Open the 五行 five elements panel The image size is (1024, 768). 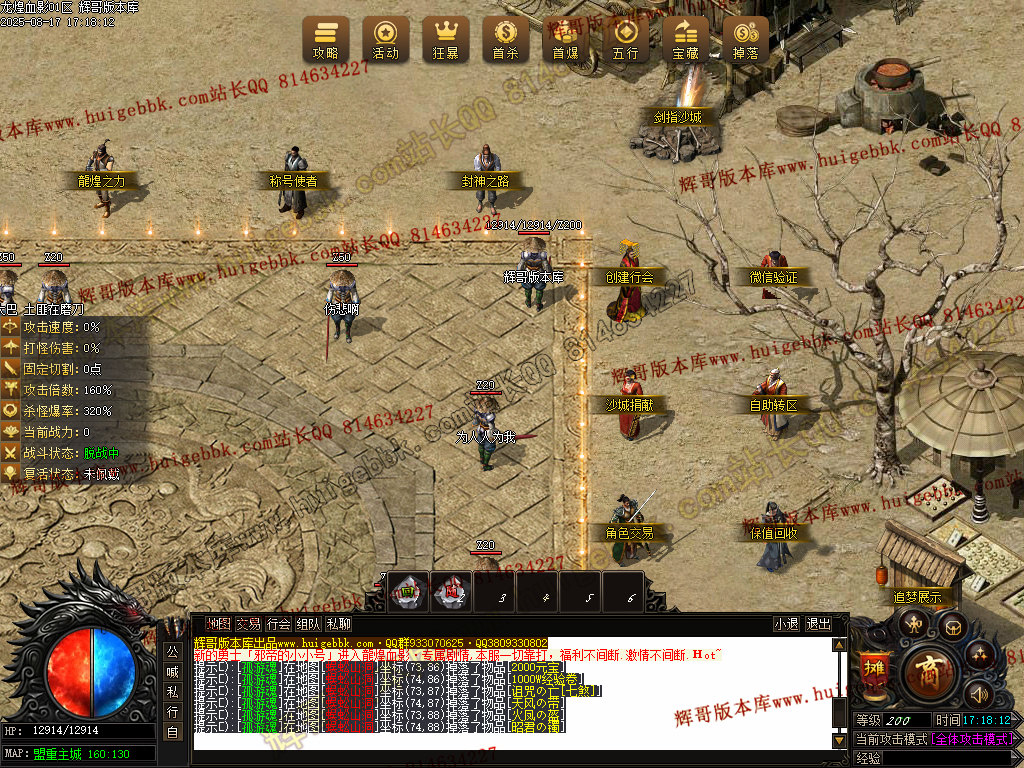pyautogui.click(x=626, y=40)
